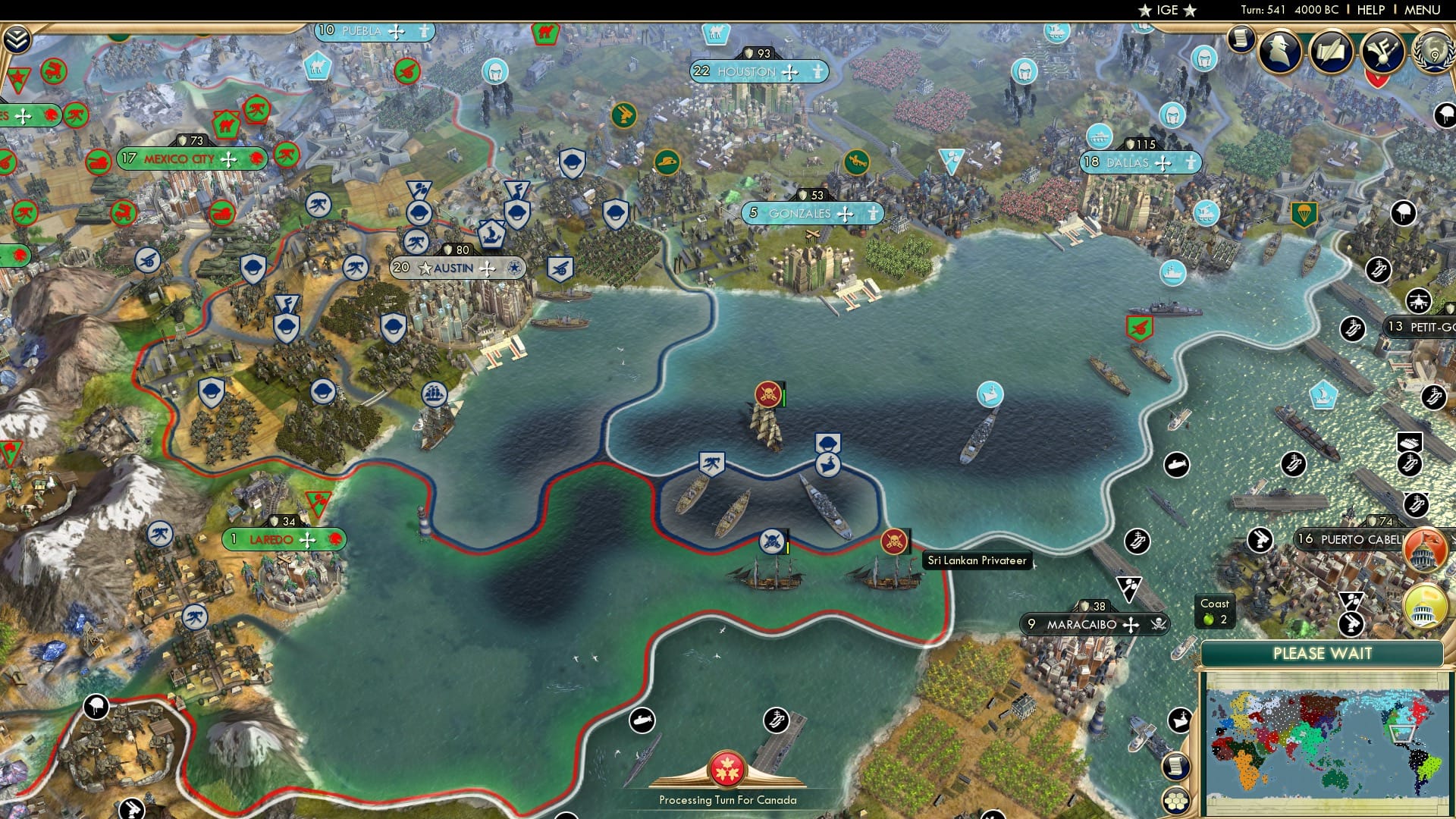Image resolution: width=1456 pixels, height=819 pixels.
Task: Open the Social Policies scroll-and-quill icon
Action: pos(1331,53)
